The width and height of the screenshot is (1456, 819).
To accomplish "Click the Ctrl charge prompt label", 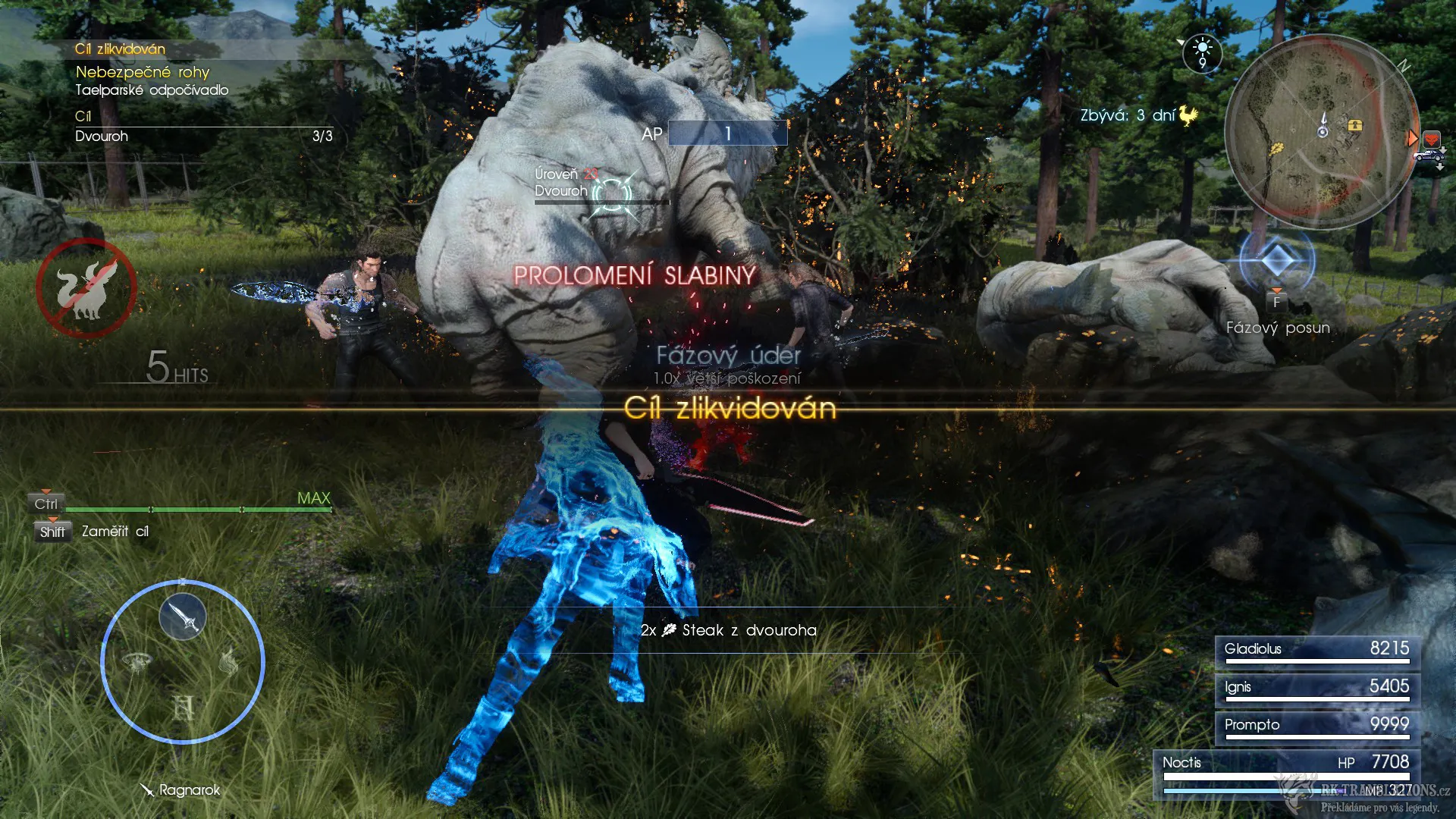I will [x=45, y=503].
